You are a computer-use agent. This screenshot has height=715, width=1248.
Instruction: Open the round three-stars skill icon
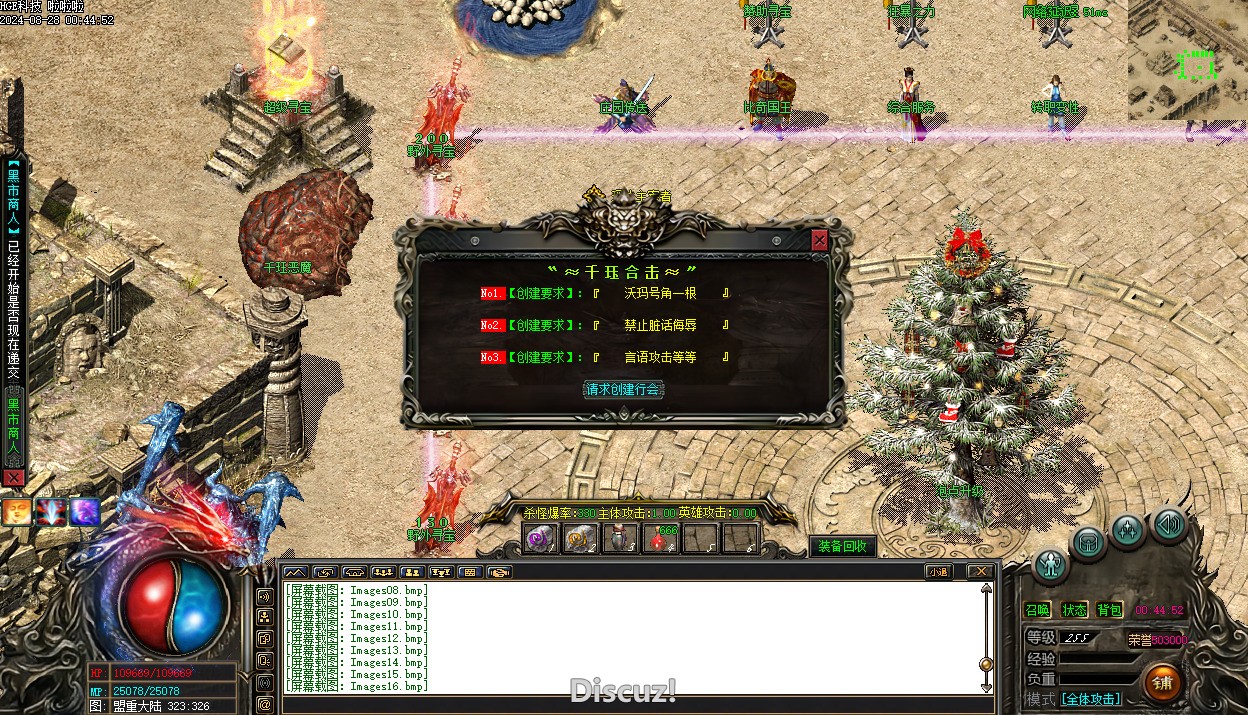point(1128,530)
